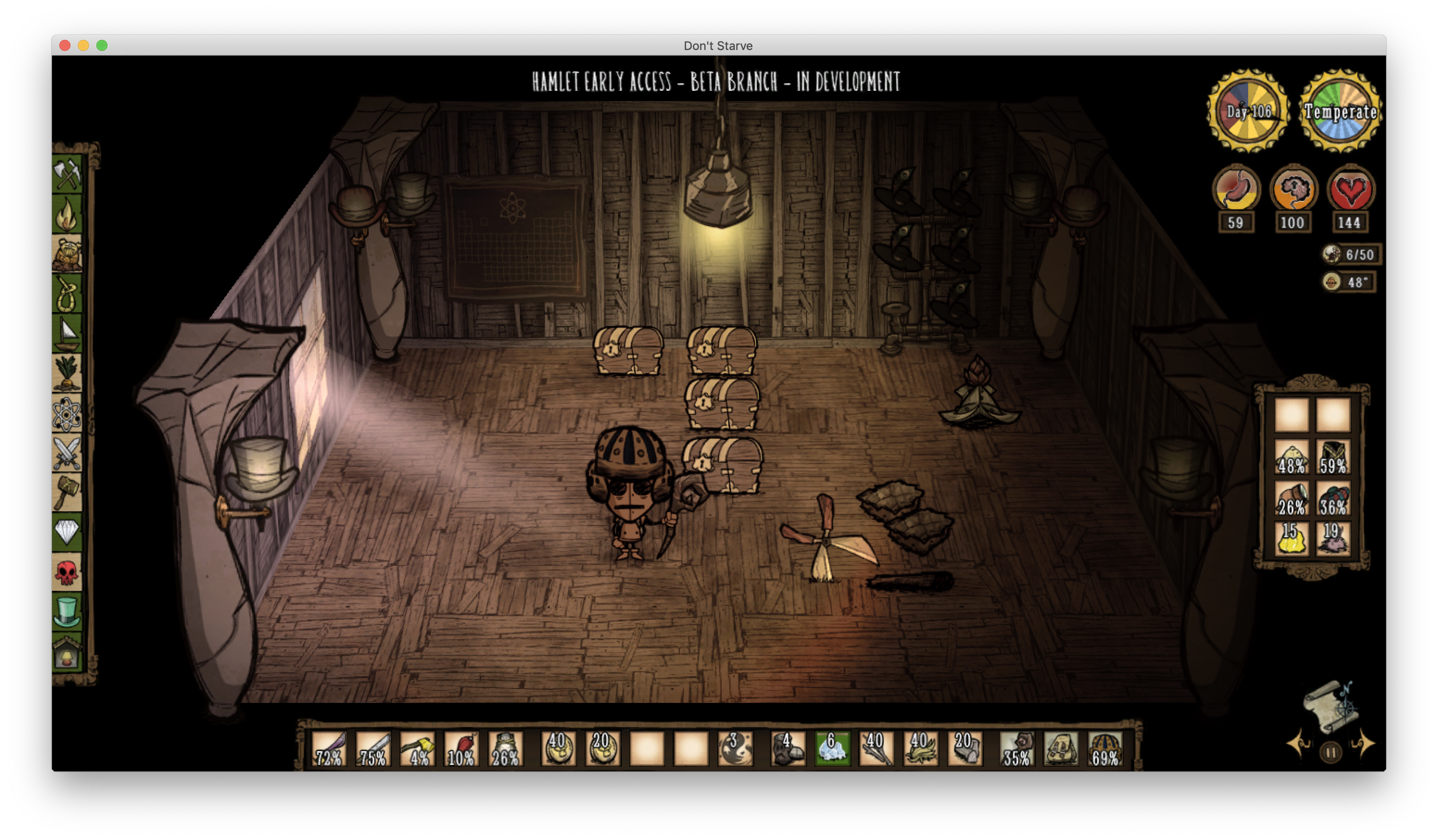1438x840 pixels.
Task: Click the twigs stack of 40
Action: [x=876, y=749]
